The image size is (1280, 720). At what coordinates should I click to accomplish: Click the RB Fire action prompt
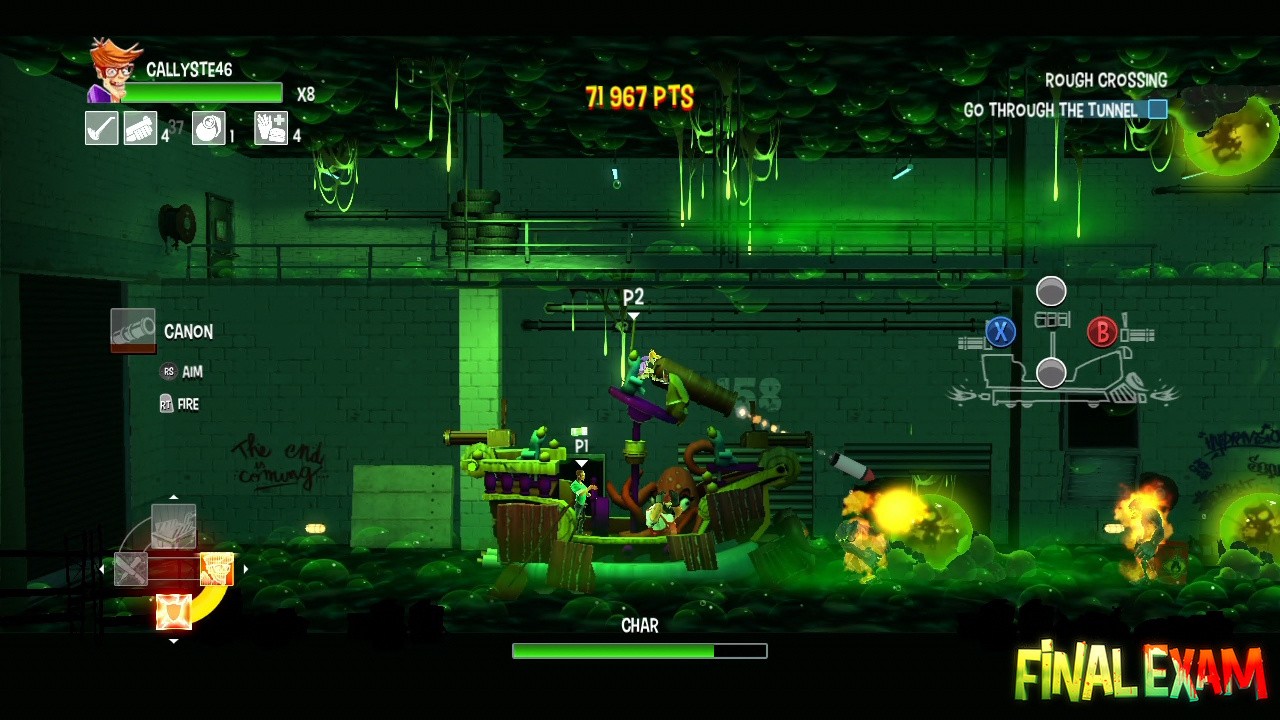coord(176,404)
